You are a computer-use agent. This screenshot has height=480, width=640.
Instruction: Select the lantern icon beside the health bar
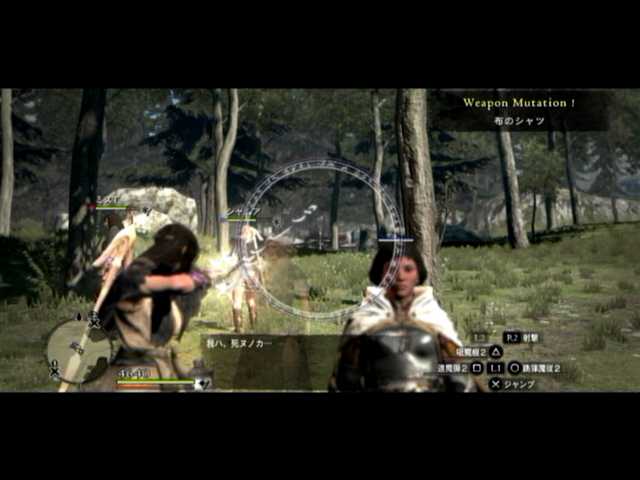[x=201, y=380]
